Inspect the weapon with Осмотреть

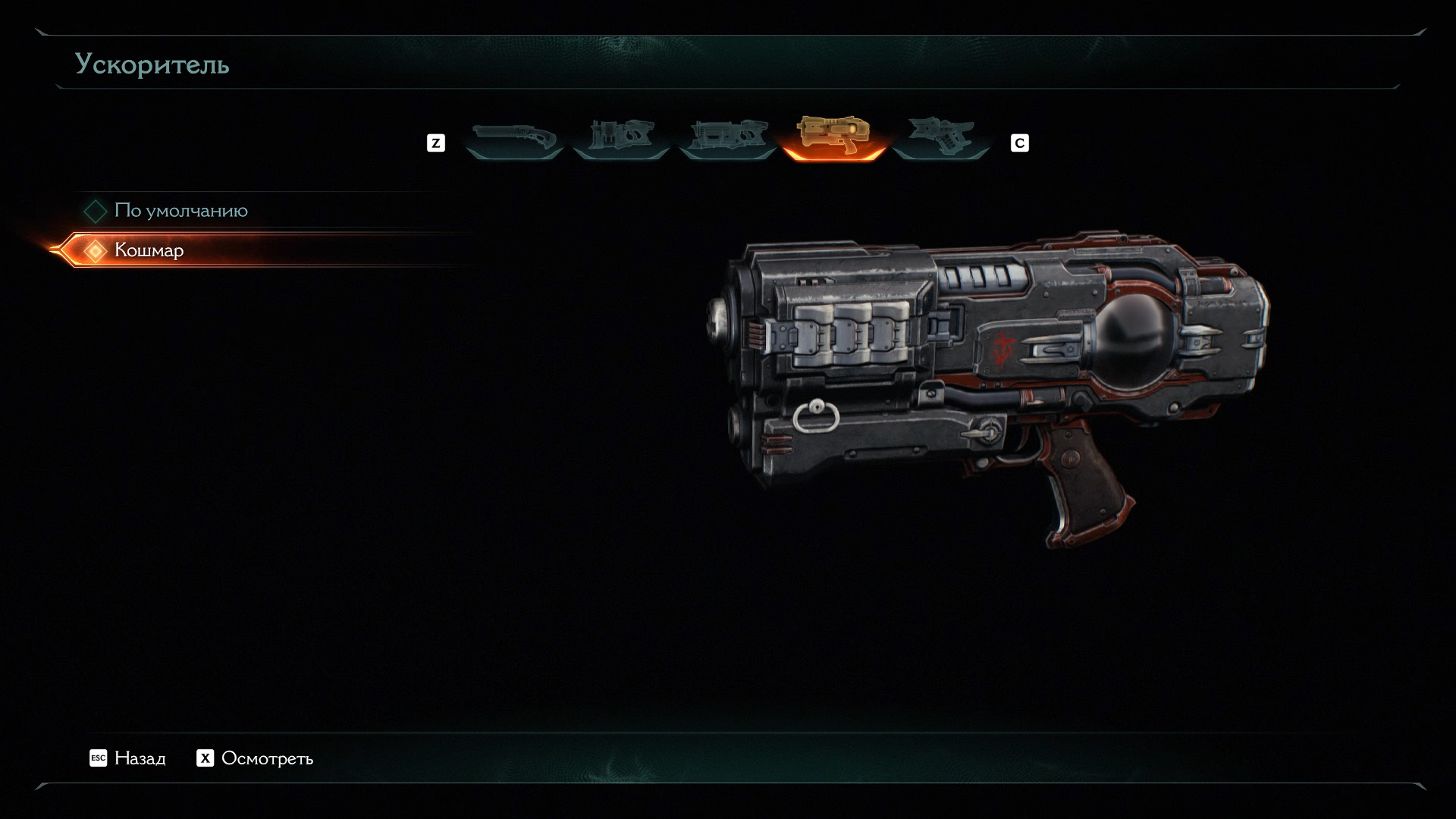pyautogui.click(x=256, y=758)
